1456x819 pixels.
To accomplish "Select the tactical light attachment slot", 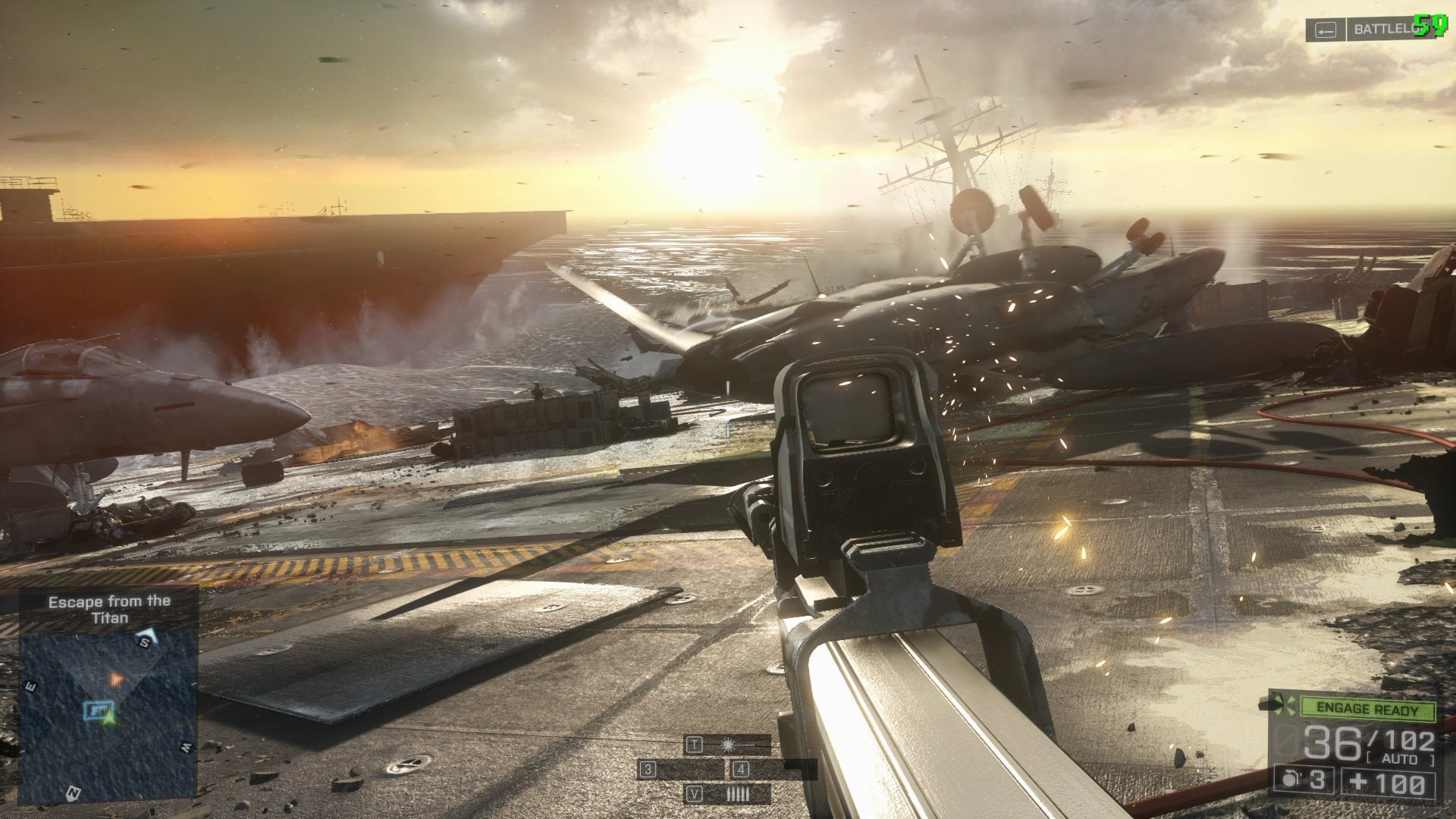I will pos(728,745).
